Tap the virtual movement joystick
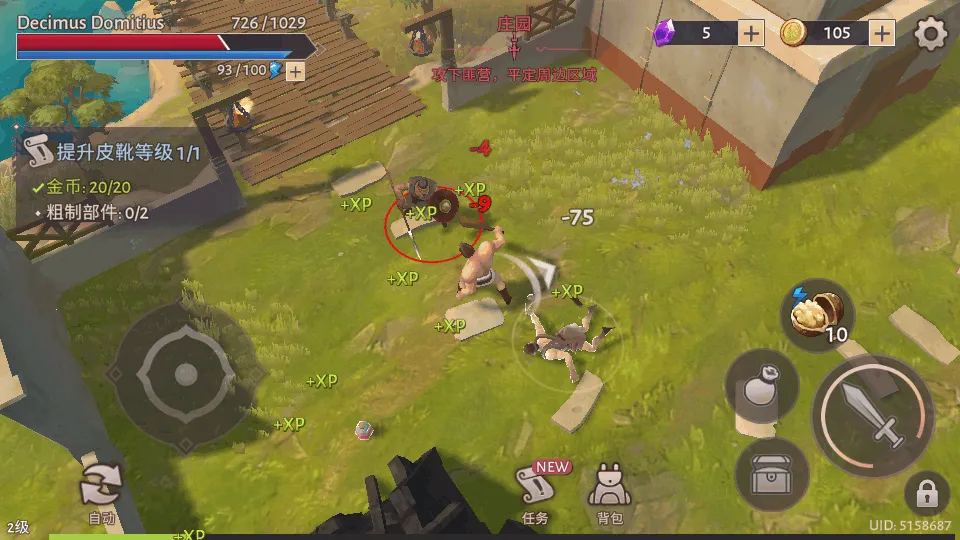 pyautogui.click(x=185, y=374)
